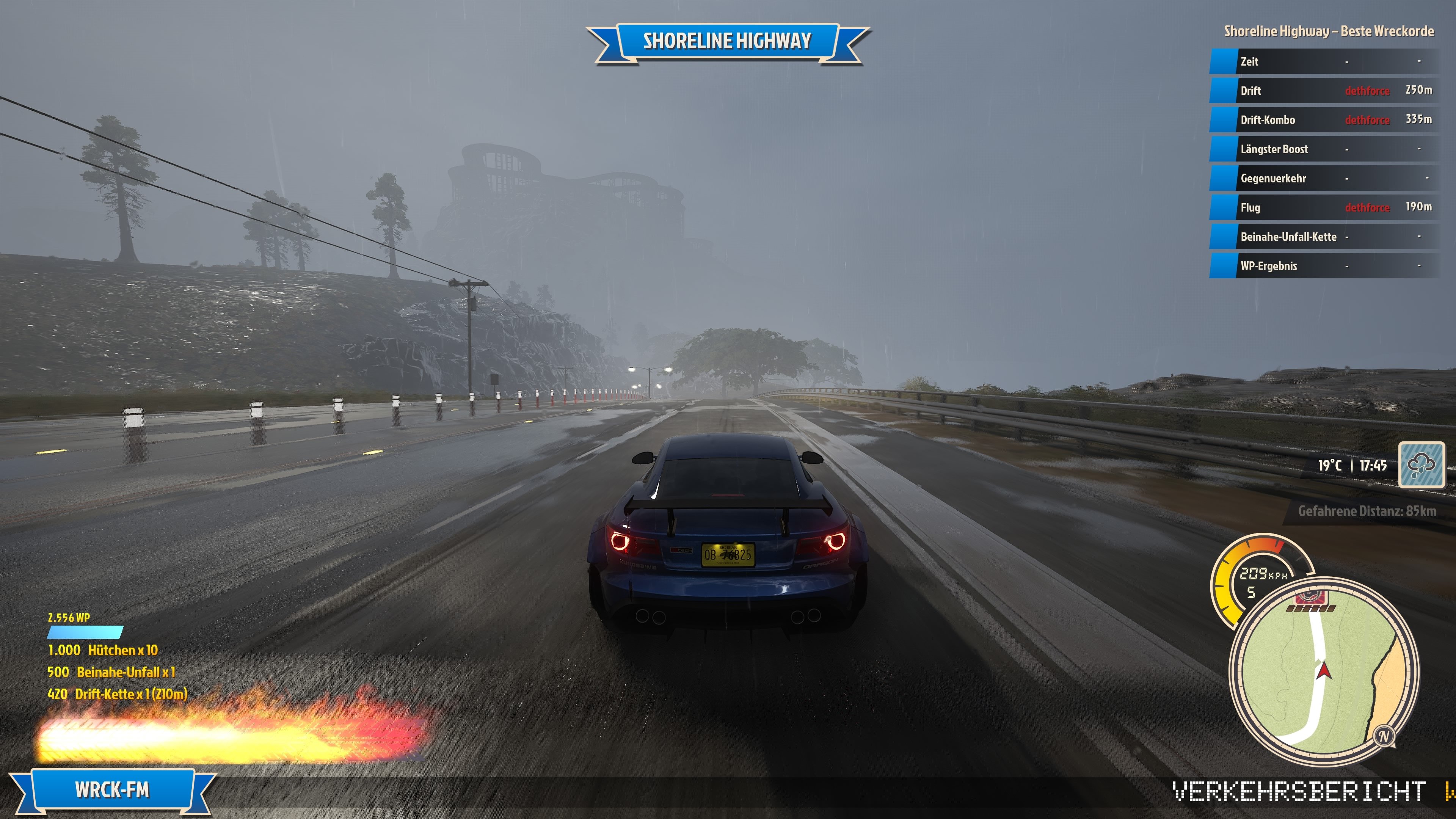The height and width of the screenshot is (819, 1456).
Task: Click dethforce on the Flug record
Action: [x=1367, y=207]
